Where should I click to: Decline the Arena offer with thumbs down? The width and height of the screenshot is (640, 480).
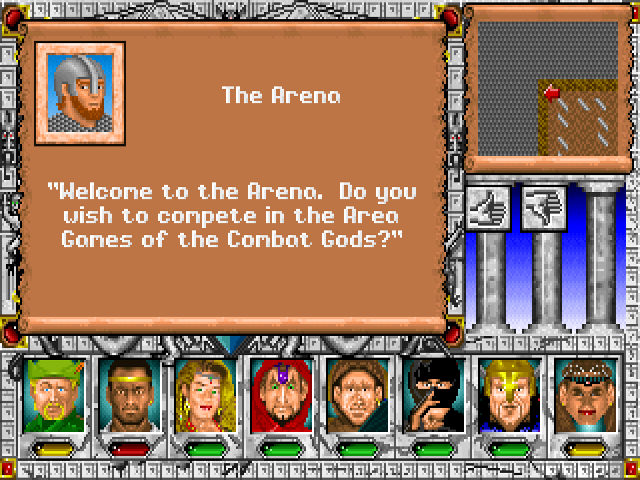543,207
